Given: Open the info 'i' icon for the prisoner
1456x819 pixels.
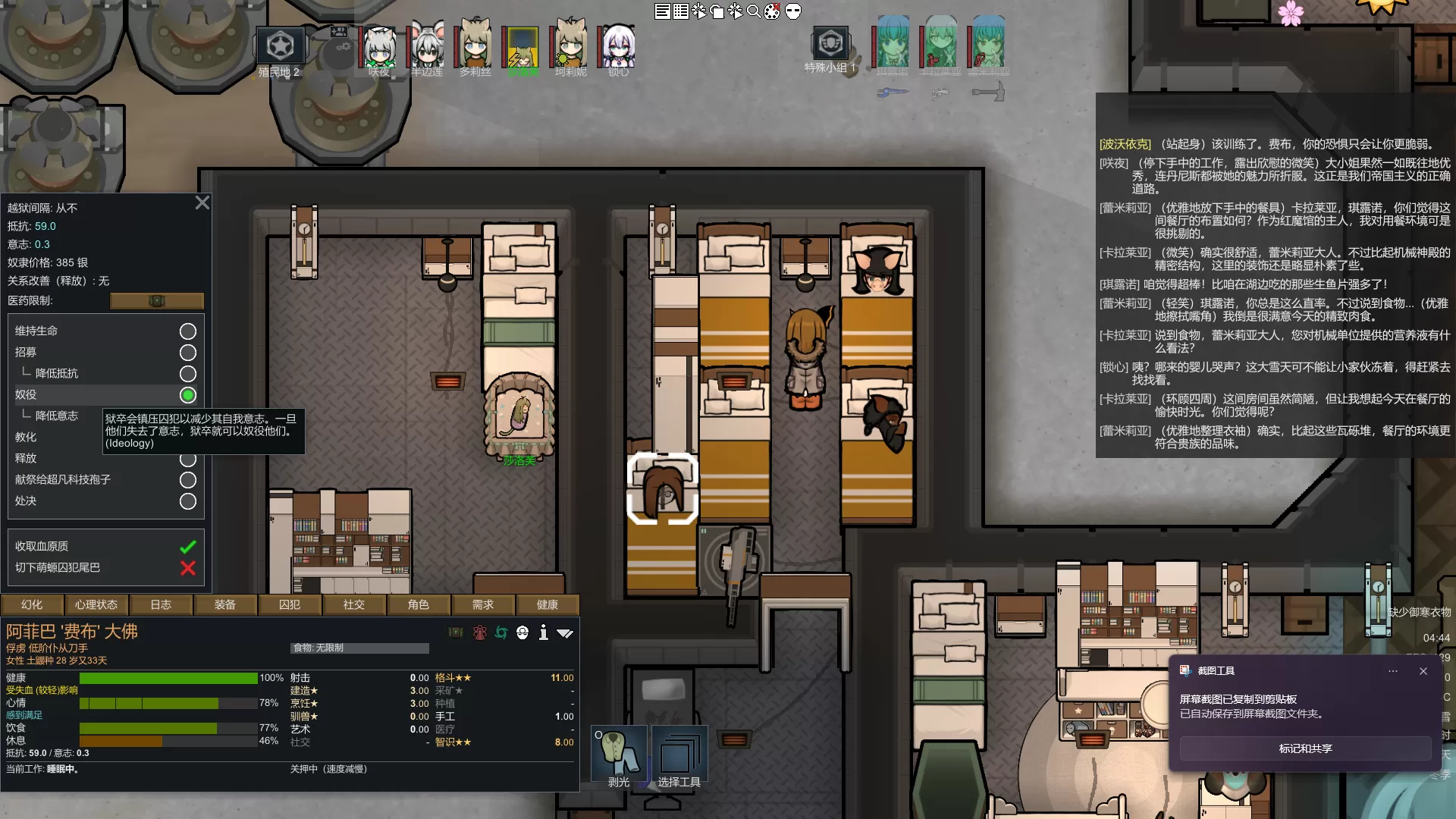Looking at the screenshot, I should (543, 632).
